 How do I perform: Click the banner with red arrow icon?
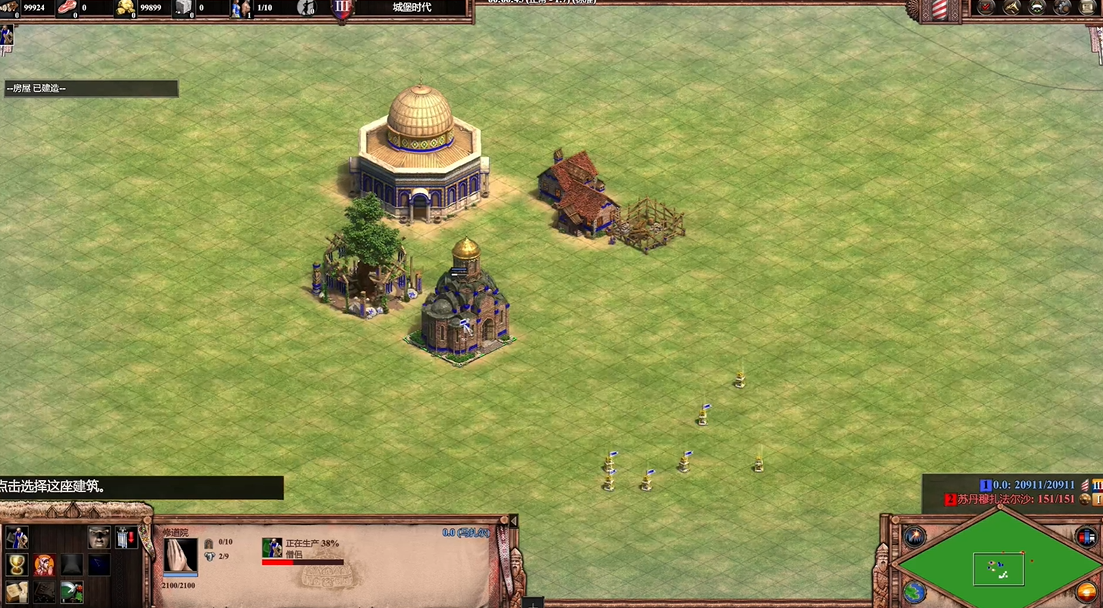(126, 538)
